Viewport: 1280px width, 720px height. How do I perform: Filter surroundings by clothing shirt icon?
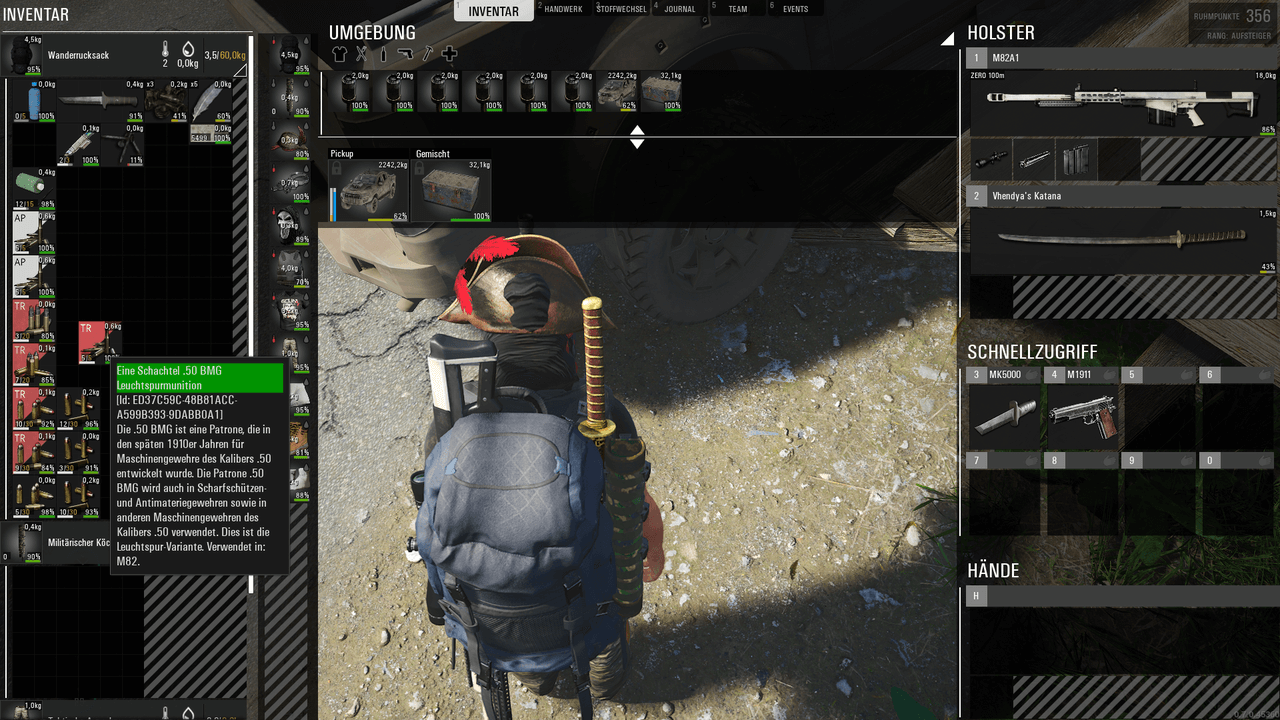(339, 54)
